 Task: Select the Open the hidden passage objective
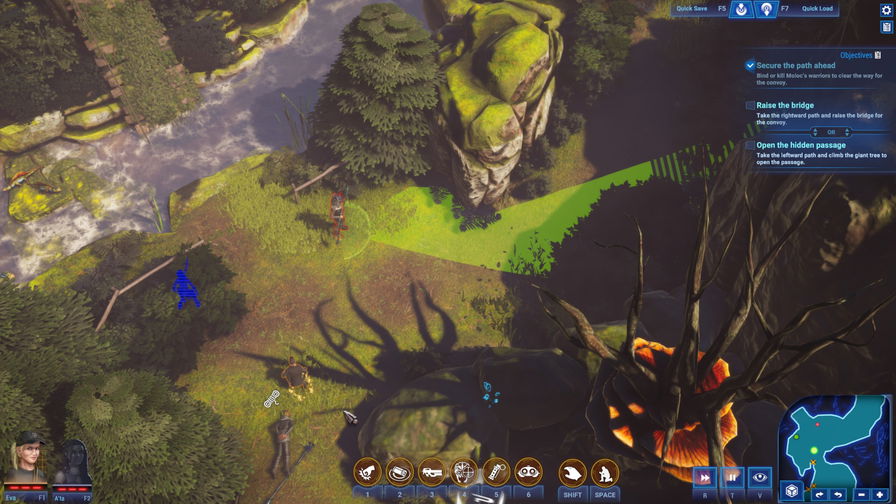800,145
